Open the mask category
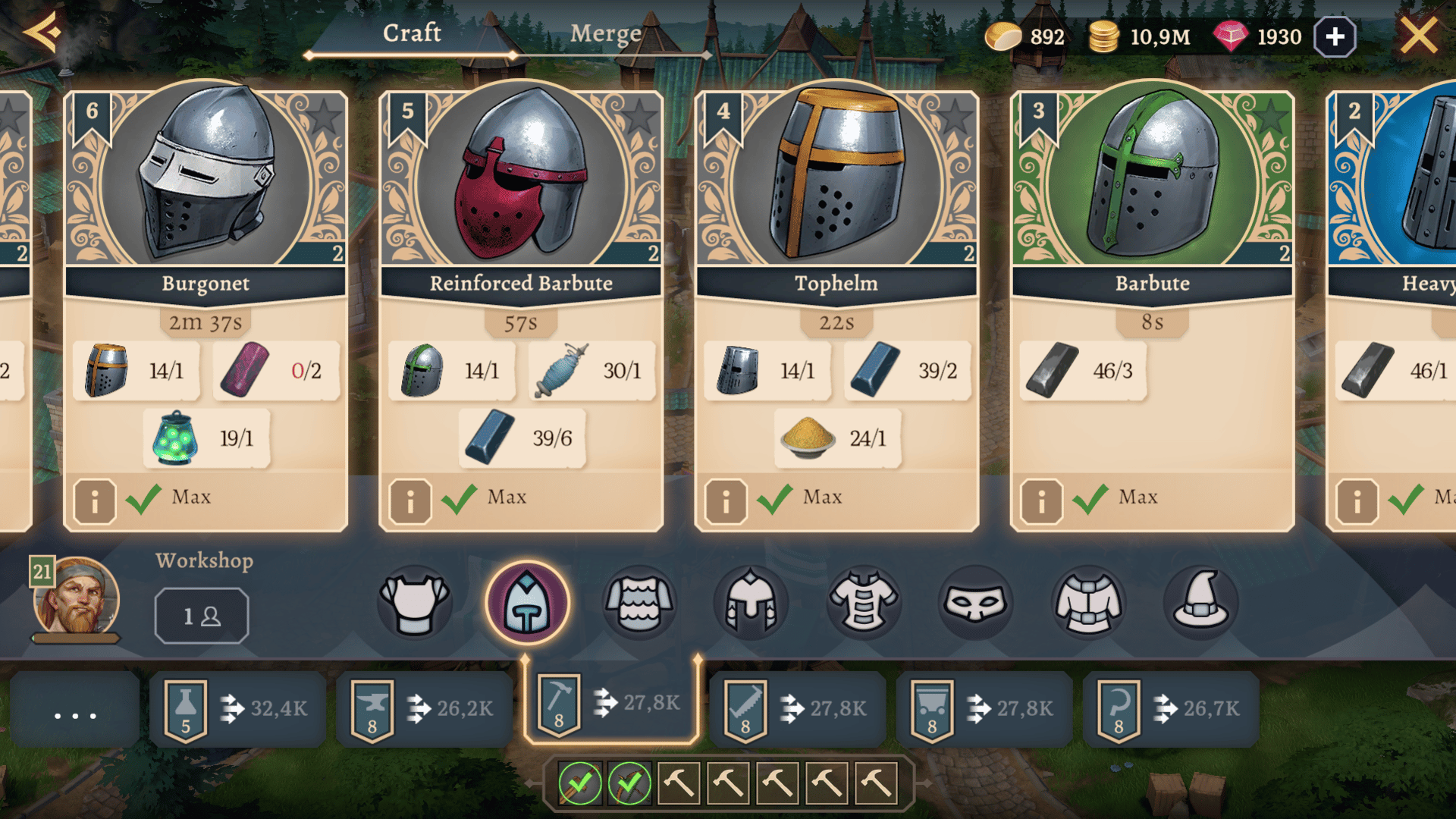1456x819 pixels. click(x=975, y=604)
